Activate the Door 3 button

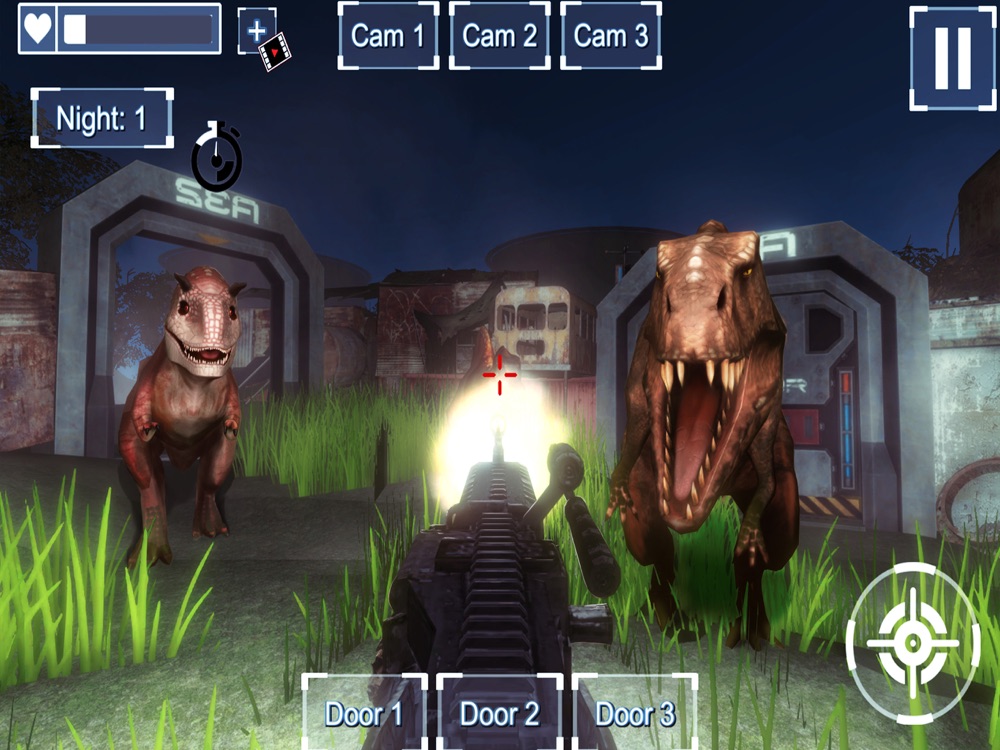[635, 713]
